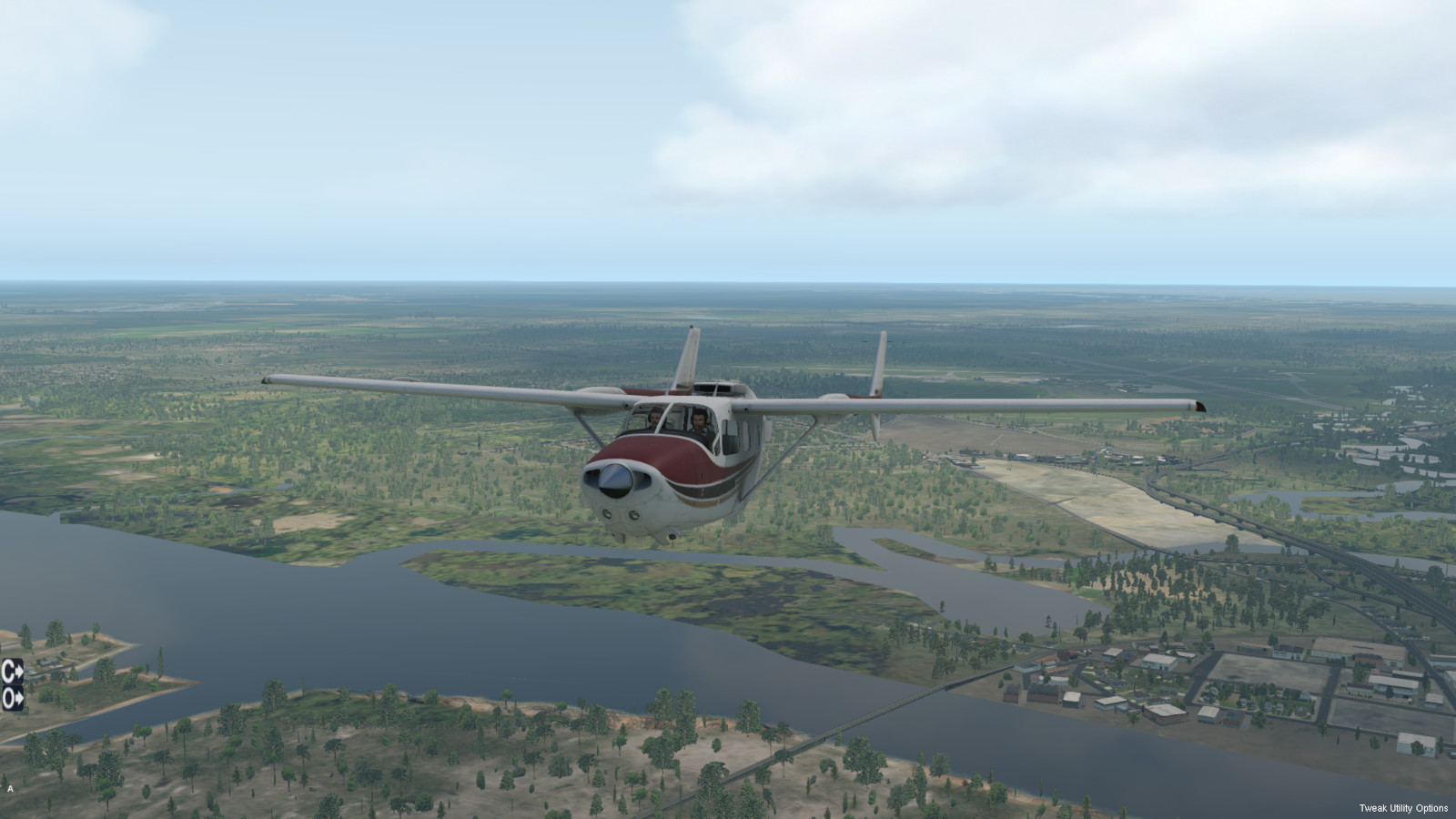
Task: Open the C arrow side panel
Action: (12, 672)
